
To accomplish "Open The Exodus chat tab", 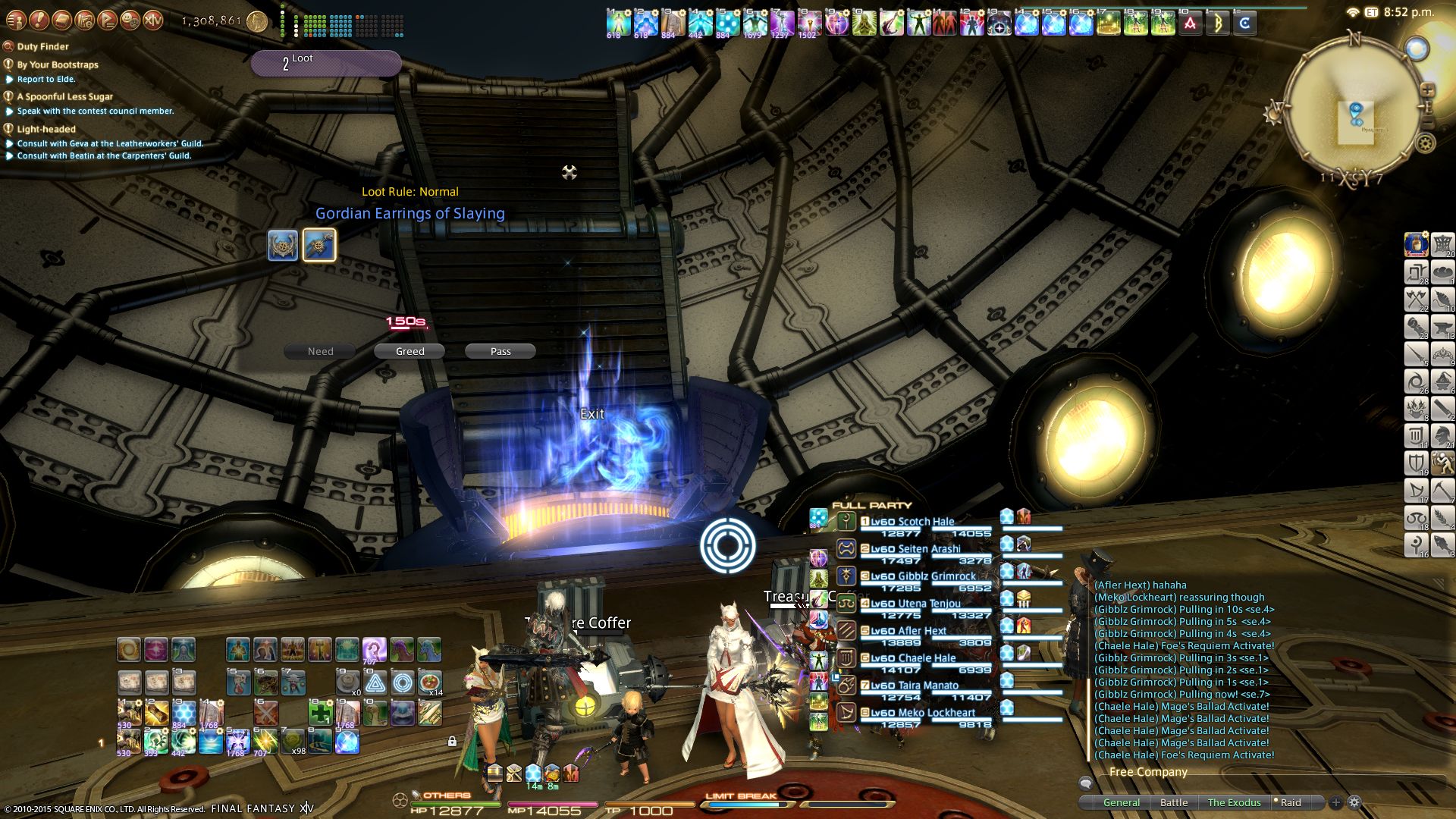I will click(1234, 802).
